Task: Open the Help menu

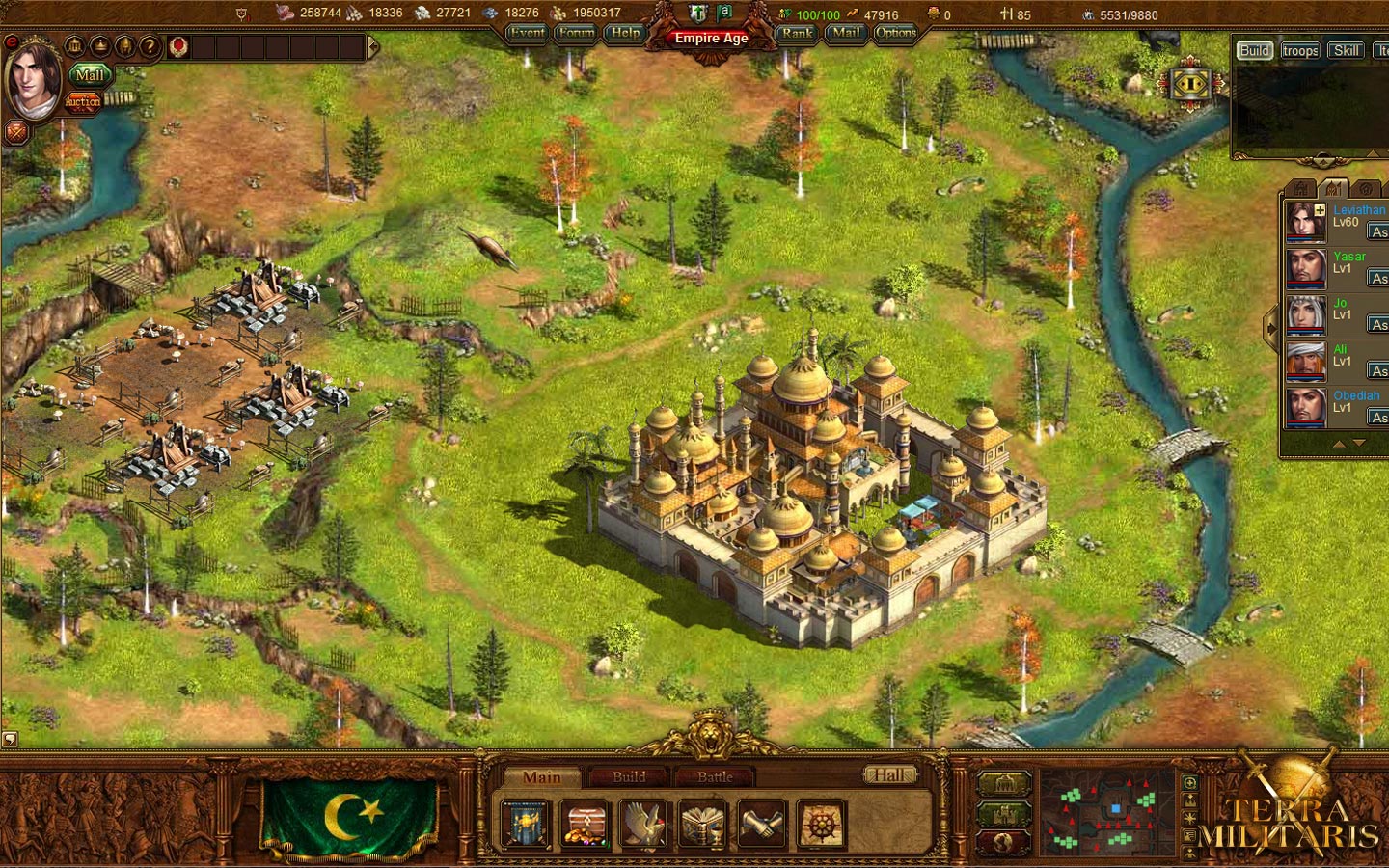Action: coord(626,33)
